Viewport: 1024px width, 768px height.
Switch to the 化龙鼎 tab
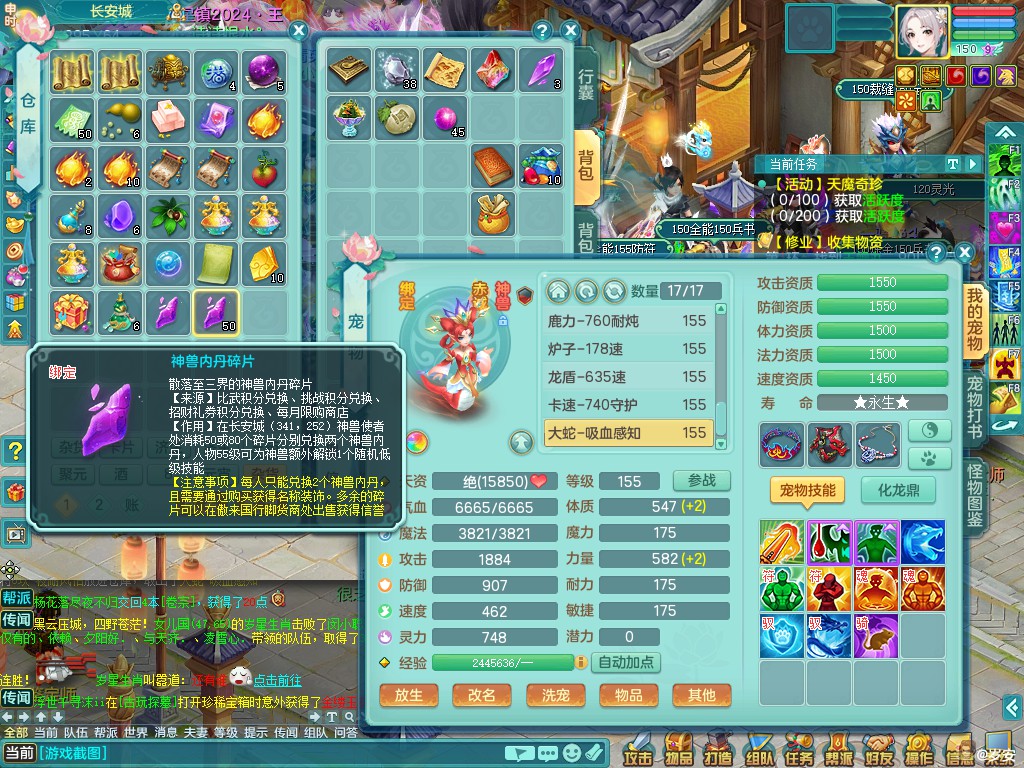click(x=898, y=490)
